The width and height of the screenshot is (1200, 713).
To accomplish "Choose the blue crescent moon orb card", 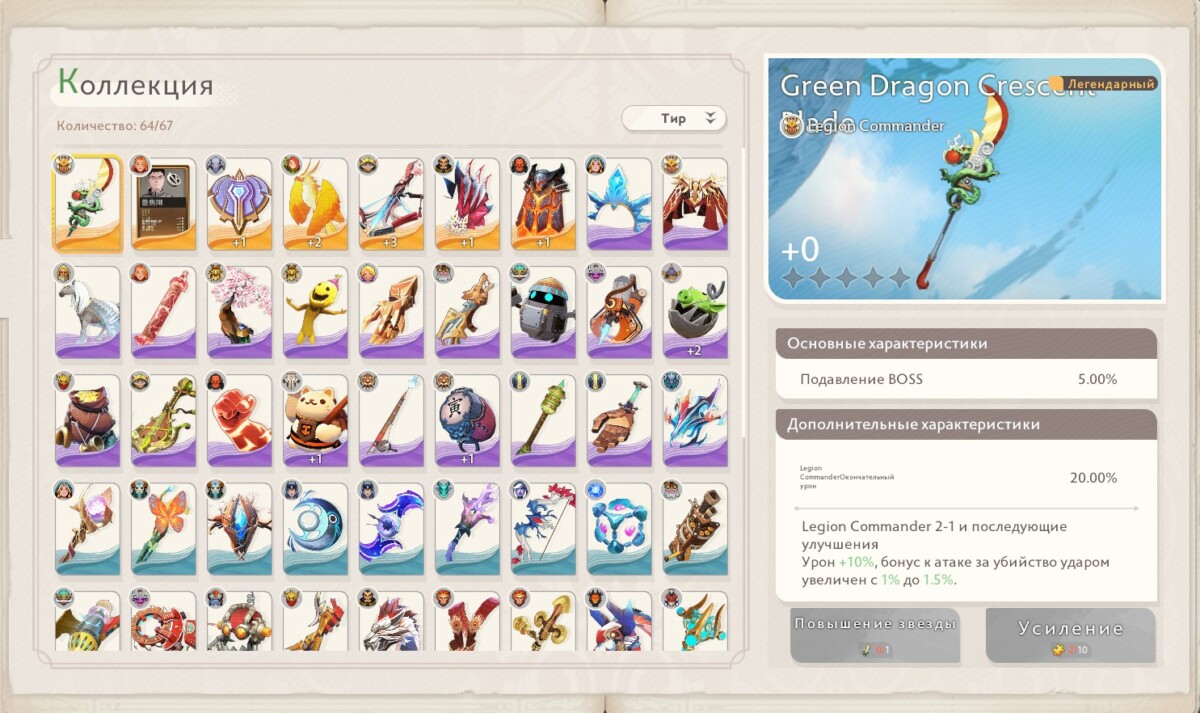I will click(315, 529).
